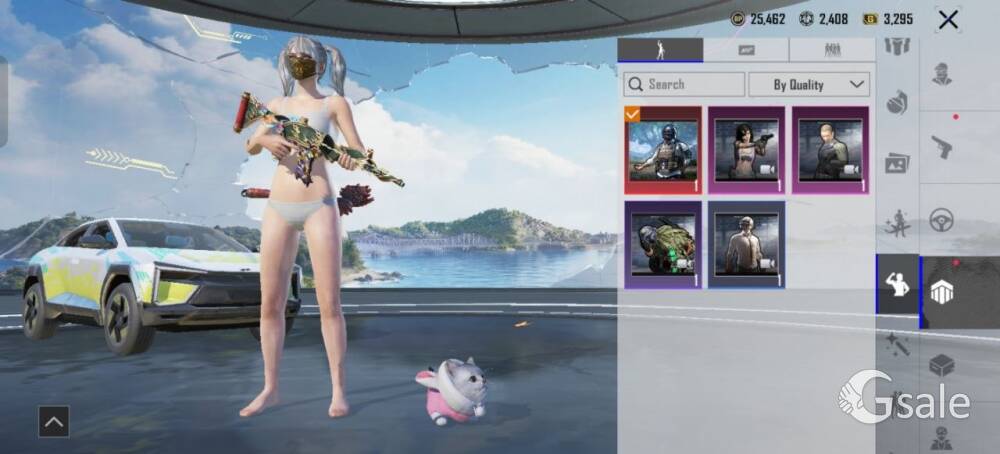The width and height of the screenshot is (1000, 454).
Task: Select the man in green jacket emote
Action: (831, 150)
